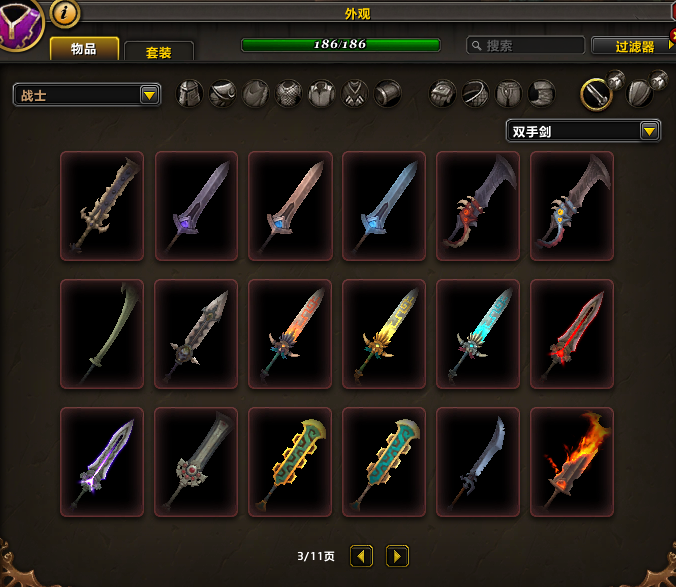Click the 搜索 search box
The image size is (676, 587).
[x=526, y=45]
